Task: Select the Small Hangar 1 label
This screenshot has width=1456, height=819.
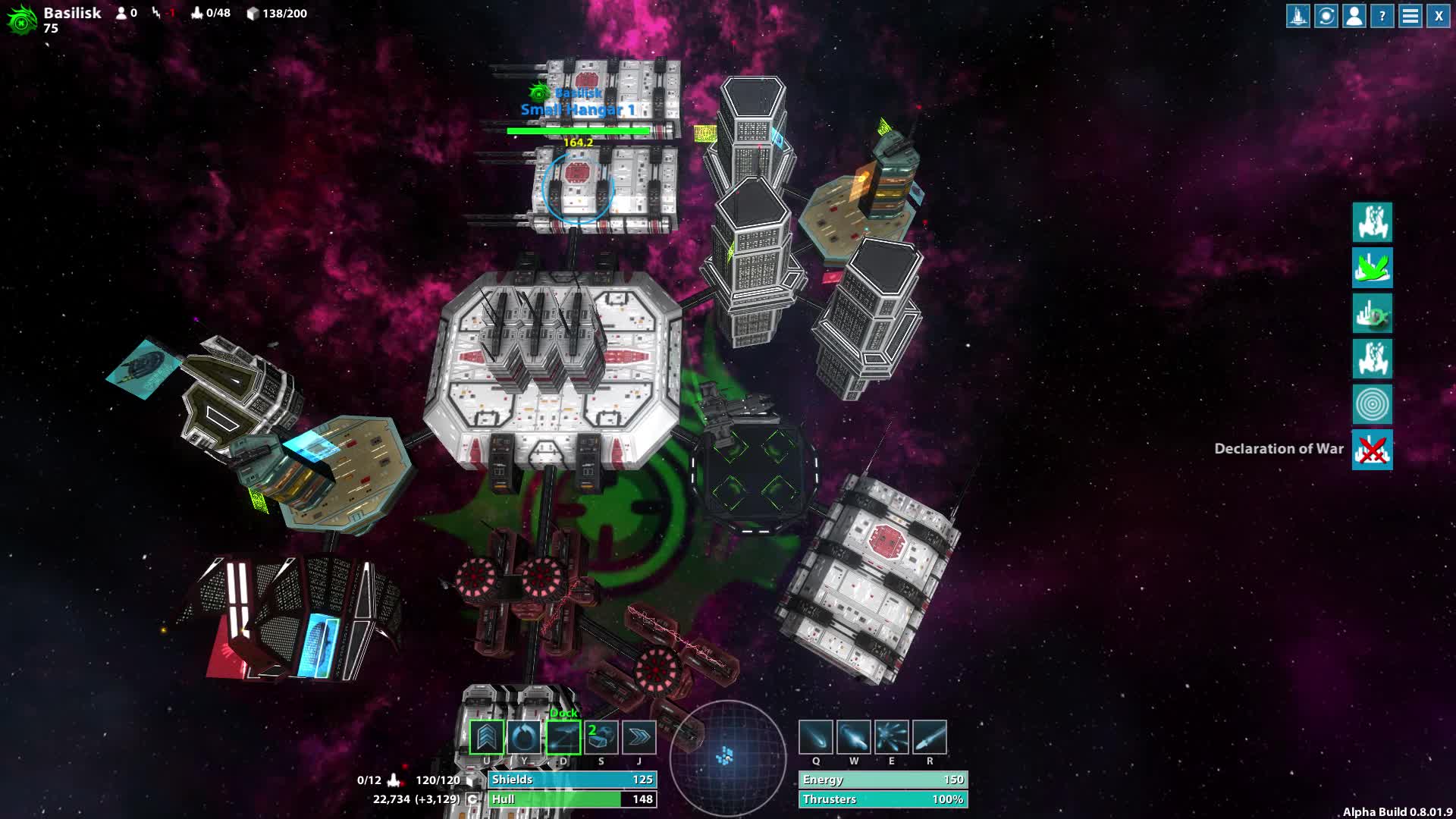Action: pyautogui.click(x=577, y=109)
